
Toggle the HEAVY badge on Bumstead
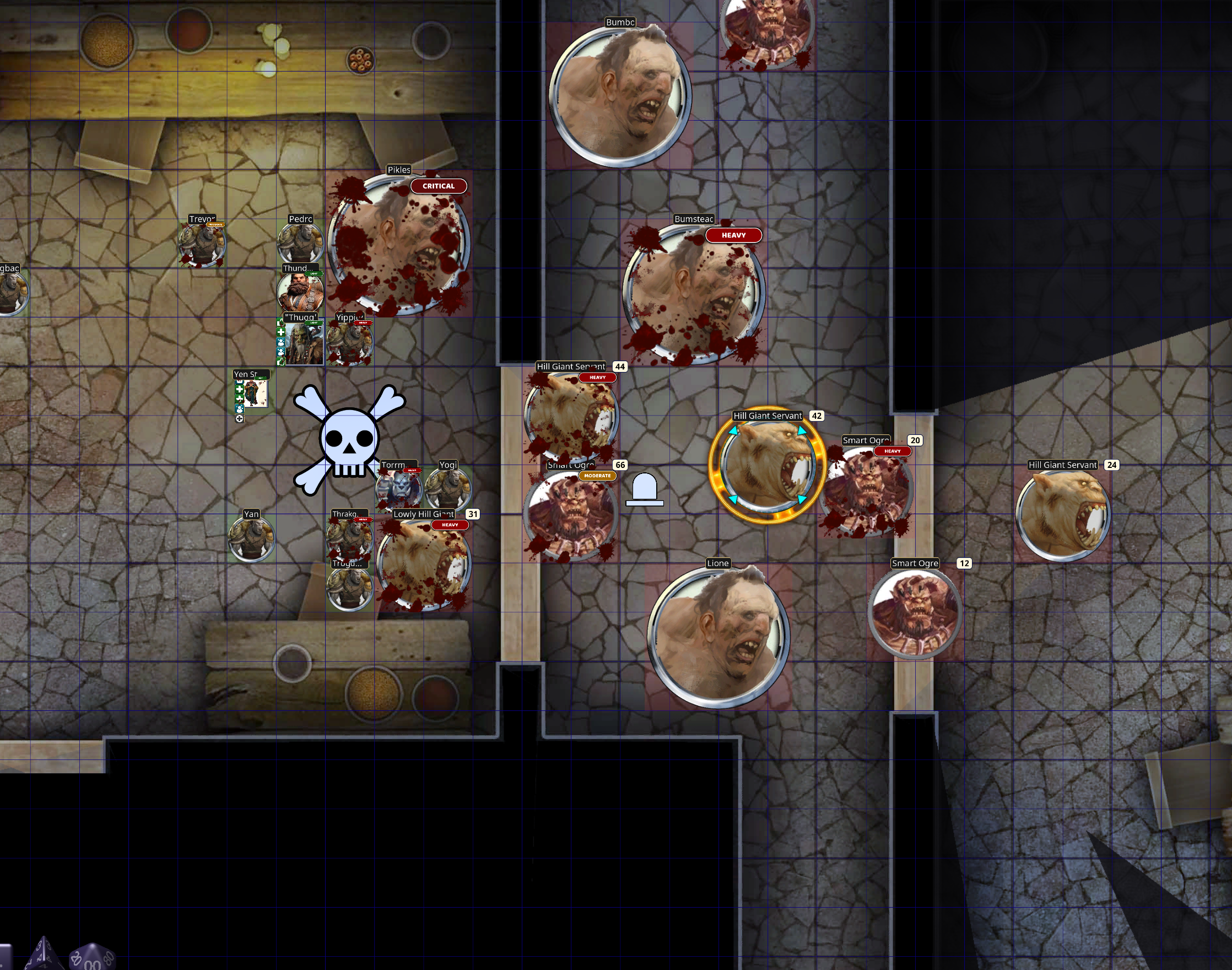tap(734, 235)
